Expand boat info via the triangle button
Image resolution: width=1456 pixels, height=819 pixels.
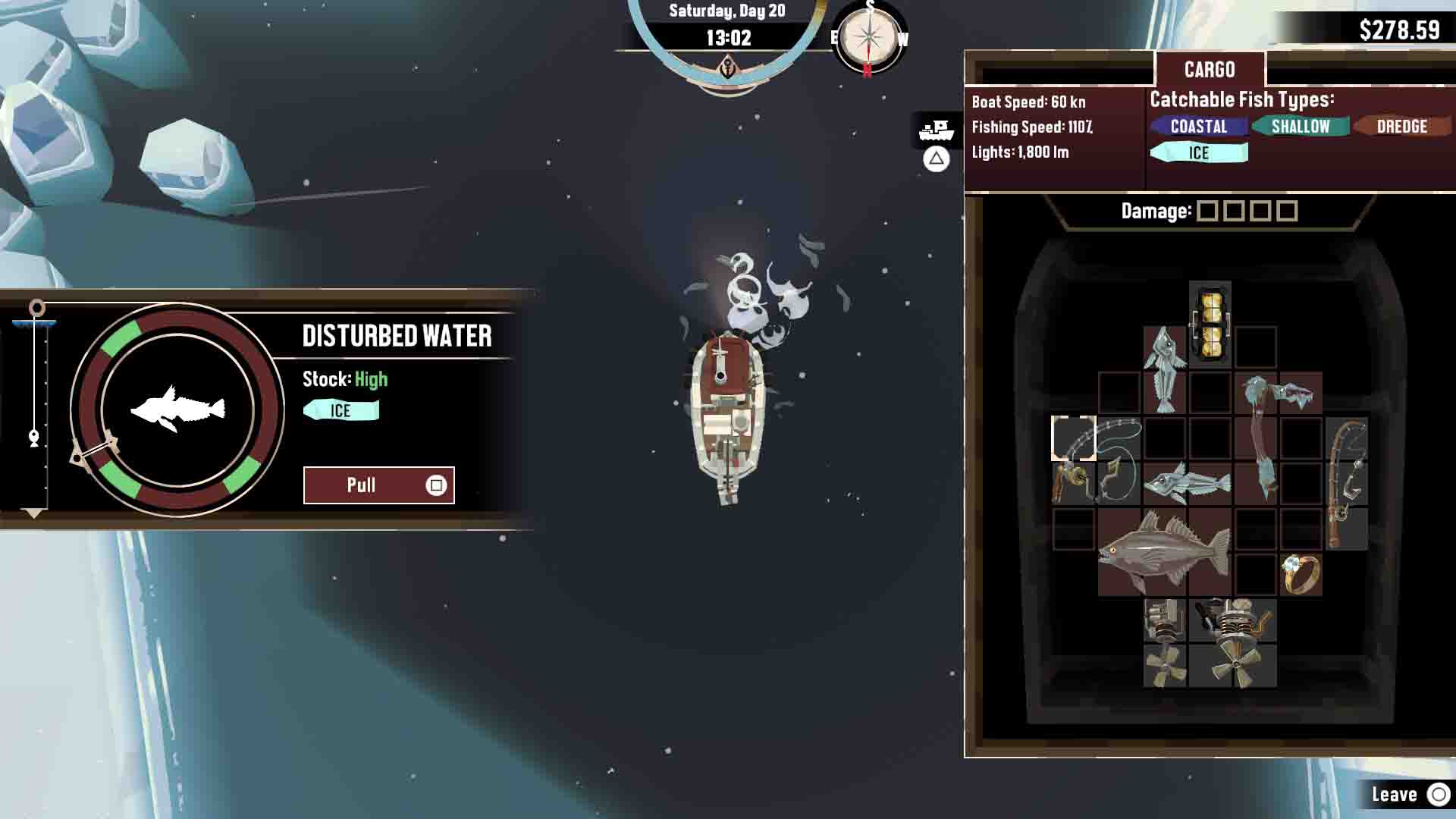pyautogui.click(x=935, y=159)
